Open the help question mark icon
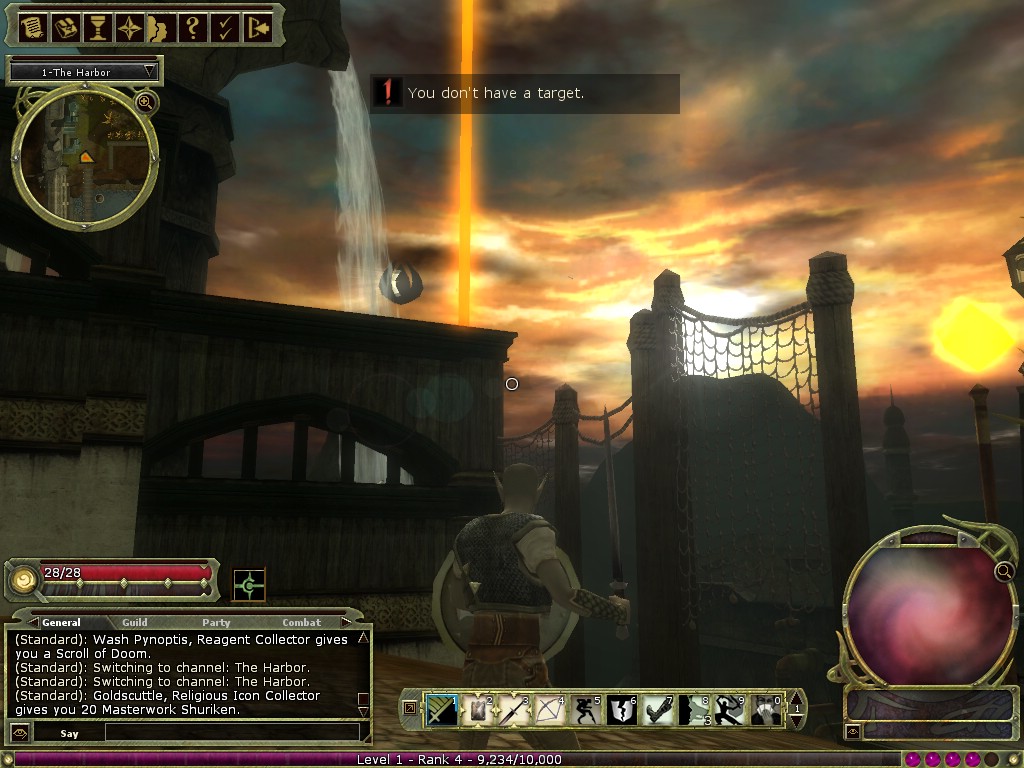1024x768 pixels. pyautogui.click(x=193, y=27)
